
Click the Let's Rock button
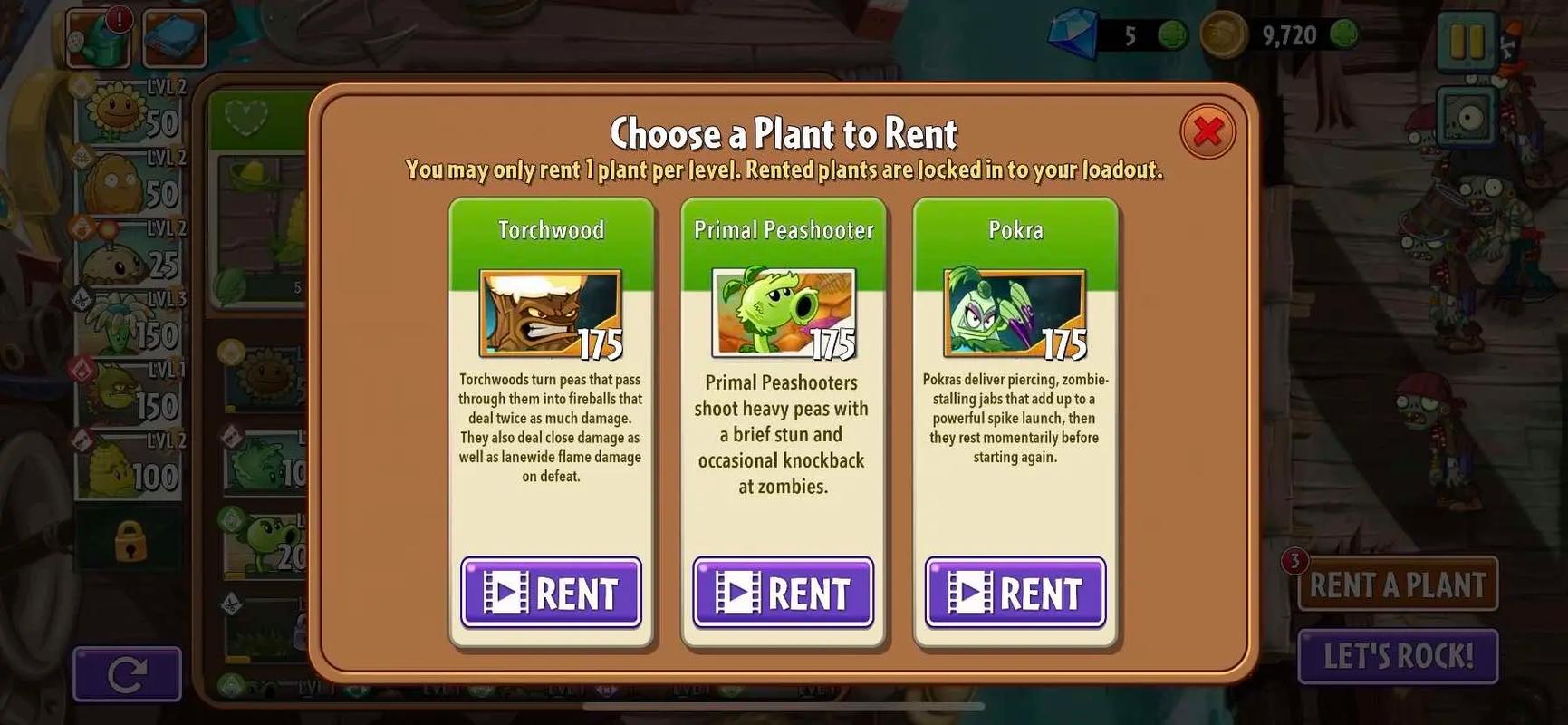(x=1398, y=655)
